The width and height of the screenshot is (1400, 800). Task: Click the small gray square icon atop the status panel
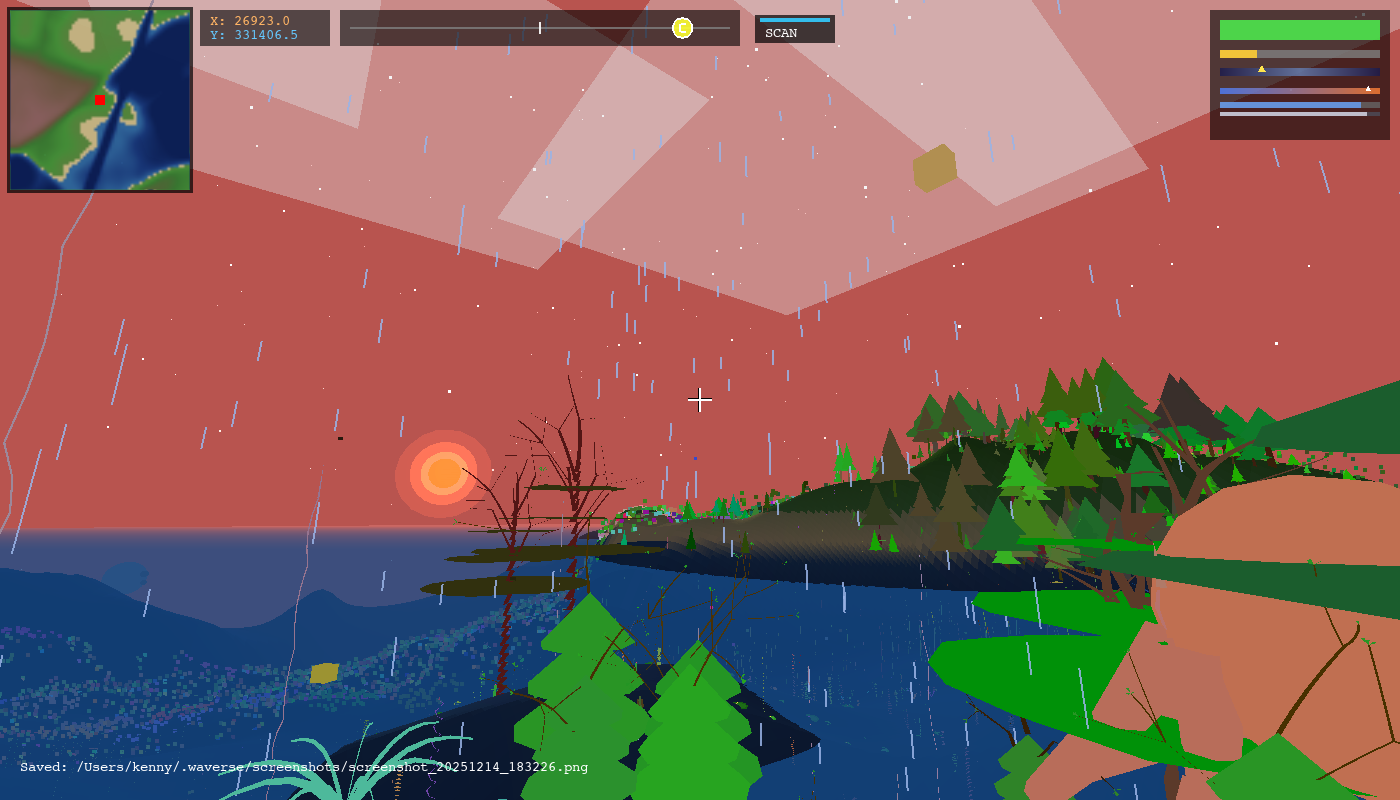[1363, 15]
